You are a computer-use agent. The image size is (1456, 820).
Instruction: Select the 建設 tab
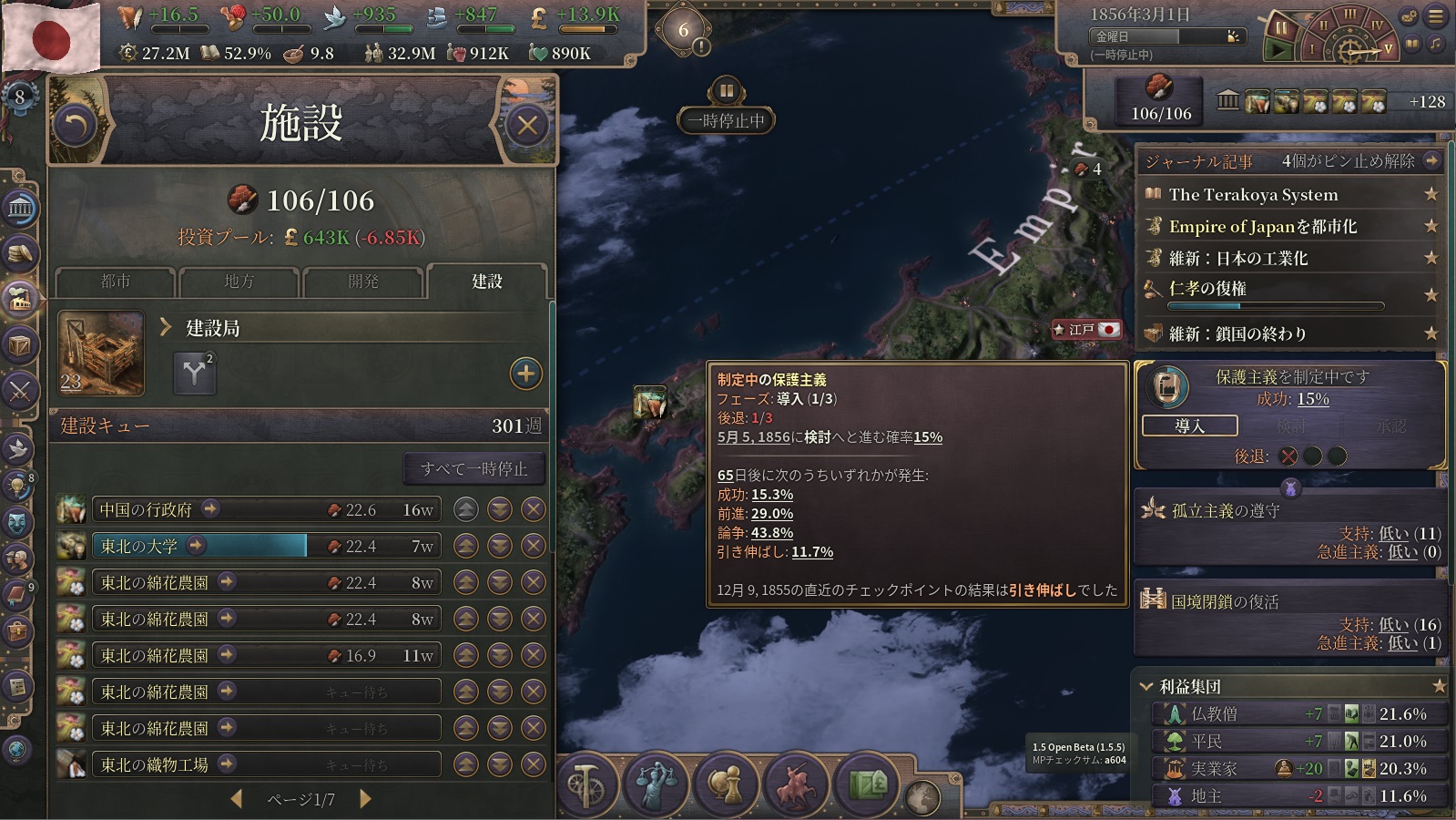click(487, 282)
